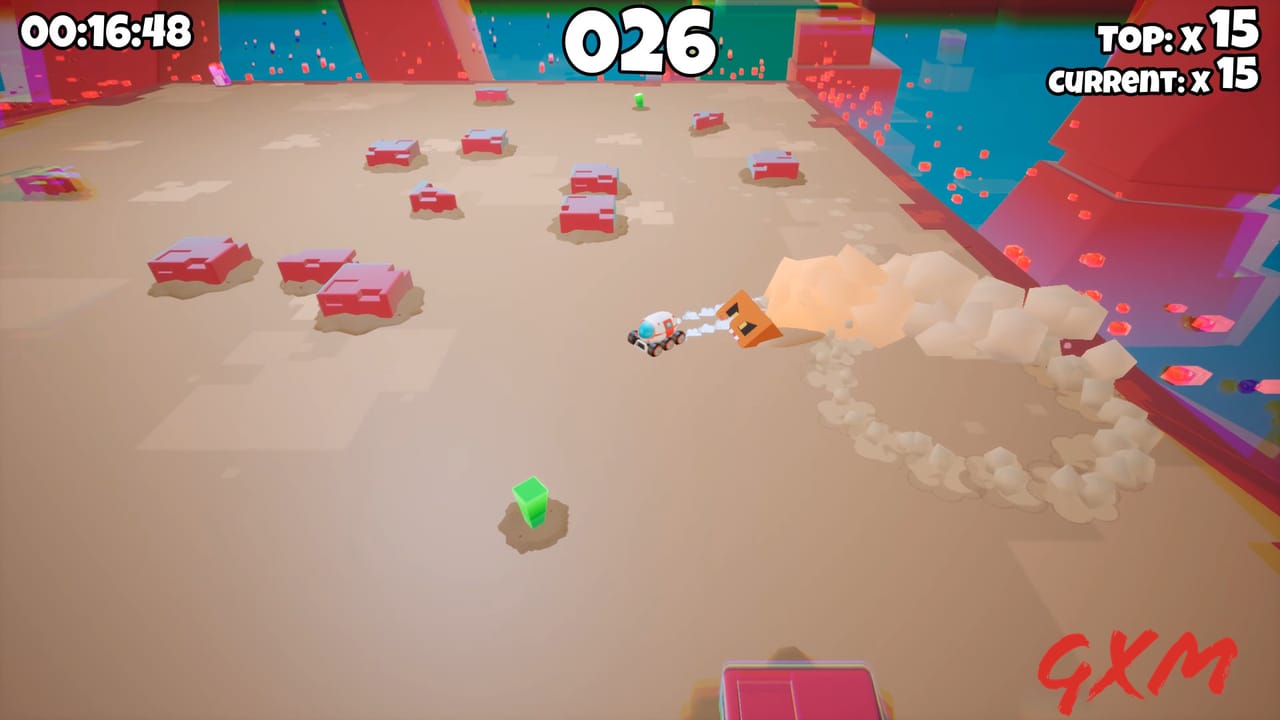
Task: Select the orange enemy block chasing the rover
Action: pyautogui.click(x=750, y=320)
